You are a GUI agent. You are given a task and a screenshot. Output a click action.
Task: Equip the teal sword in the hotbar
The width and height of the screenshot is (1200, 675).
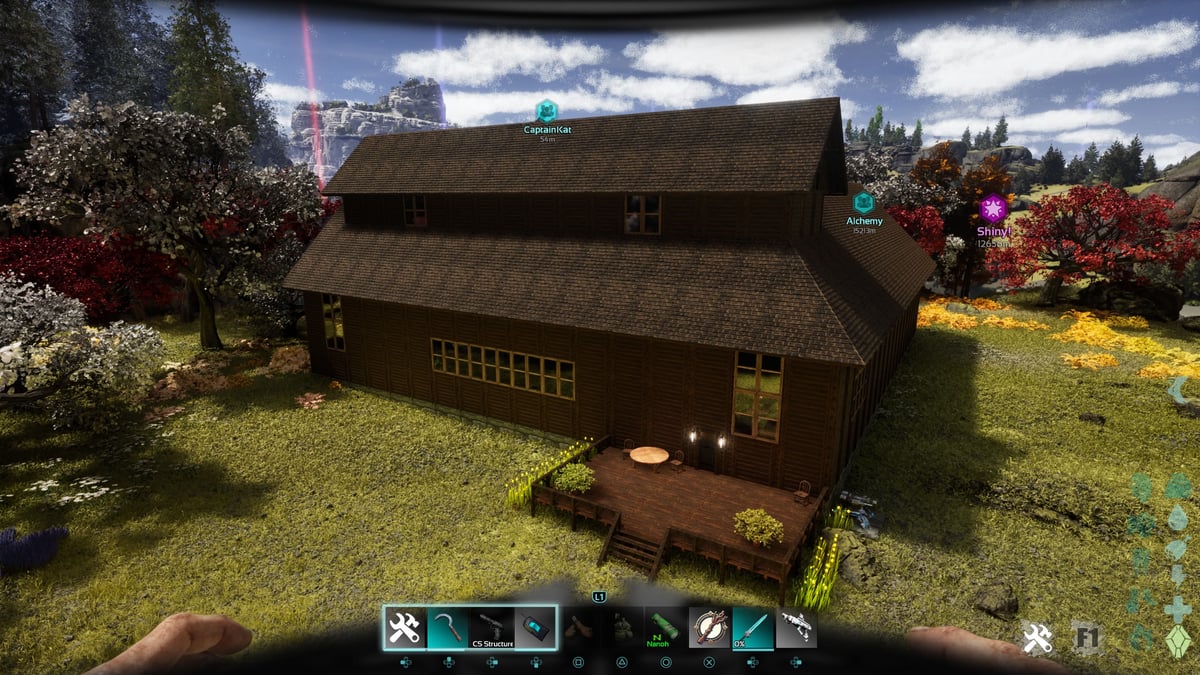[x=752, y=628]
